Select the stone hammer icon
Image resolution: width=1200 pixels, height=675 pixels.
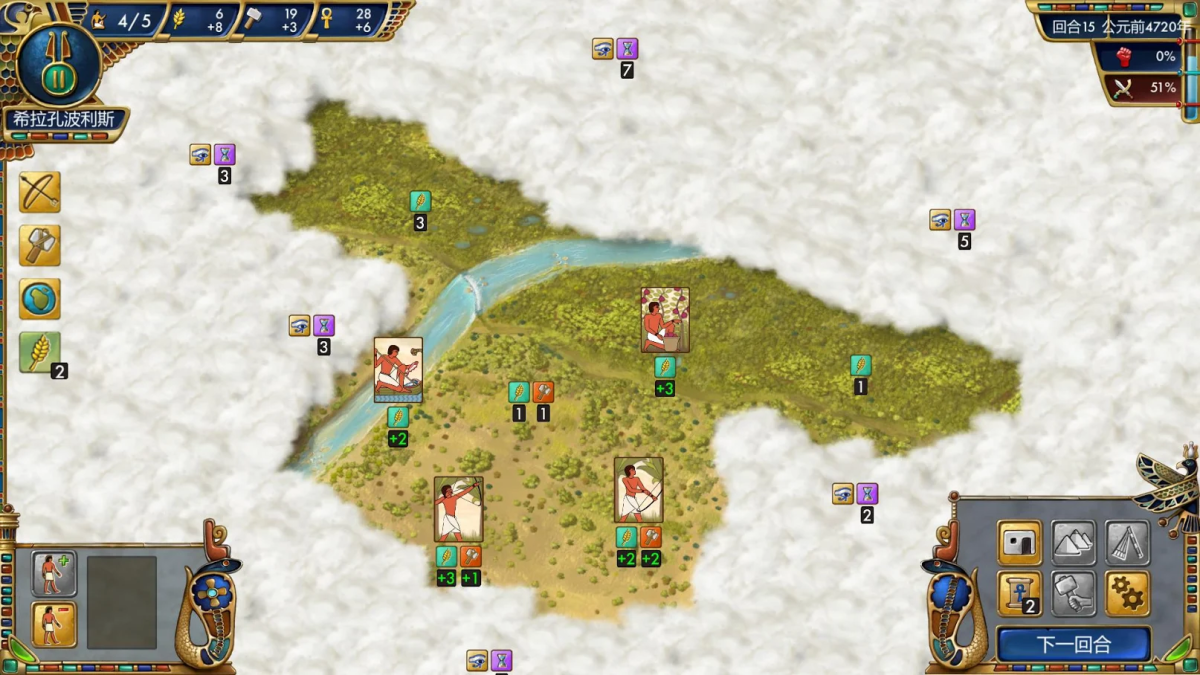[x=40, y=245]
